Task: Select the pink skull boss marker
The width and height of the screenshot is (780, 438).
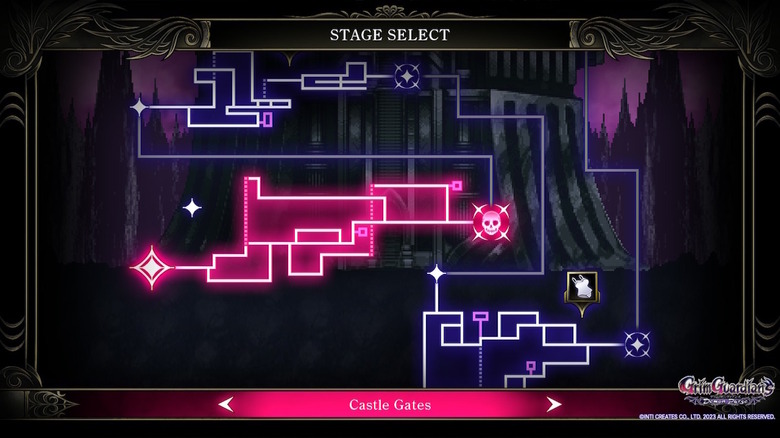Action: (x=491, y=221)
